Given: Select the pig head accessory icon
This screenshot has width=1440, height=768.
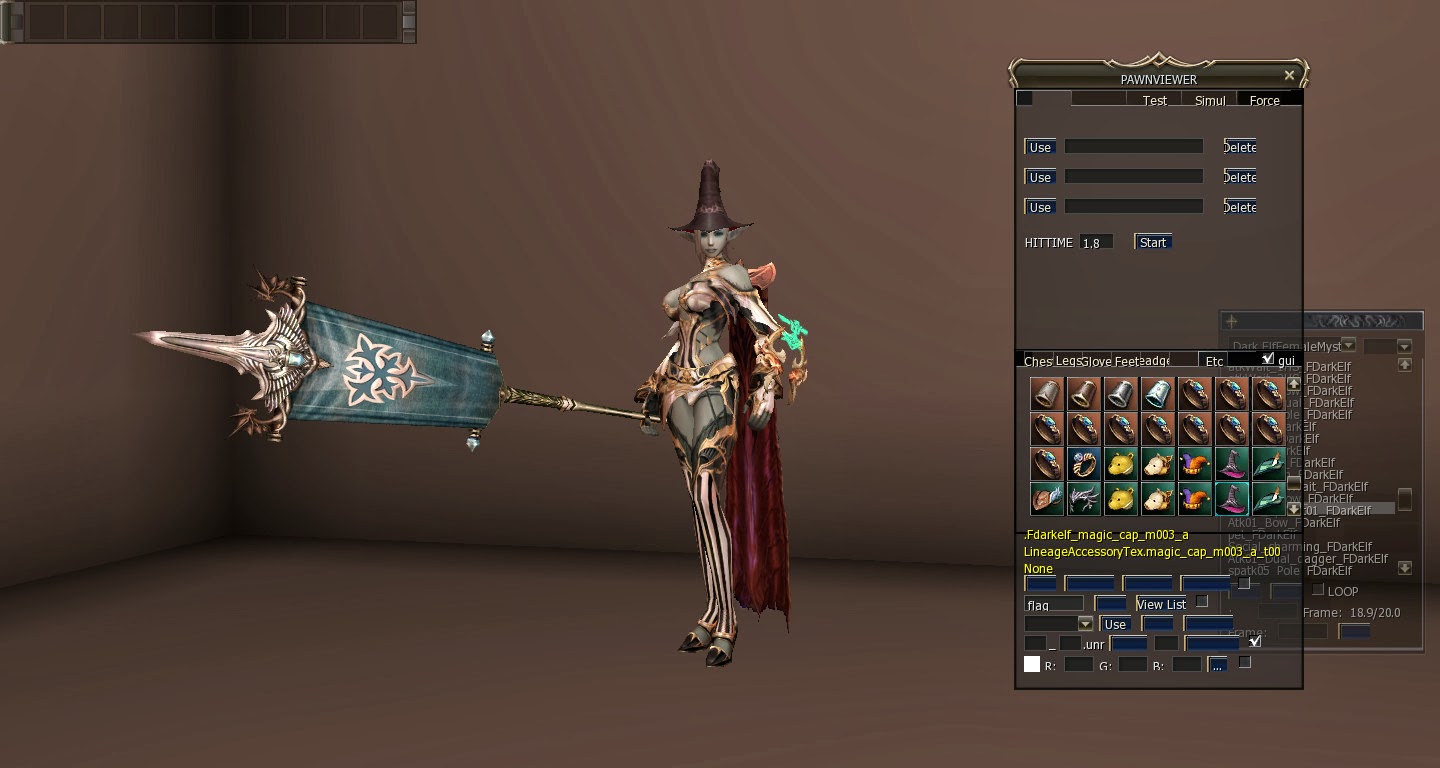Looking at the screenshot, I should (1157, 463).
